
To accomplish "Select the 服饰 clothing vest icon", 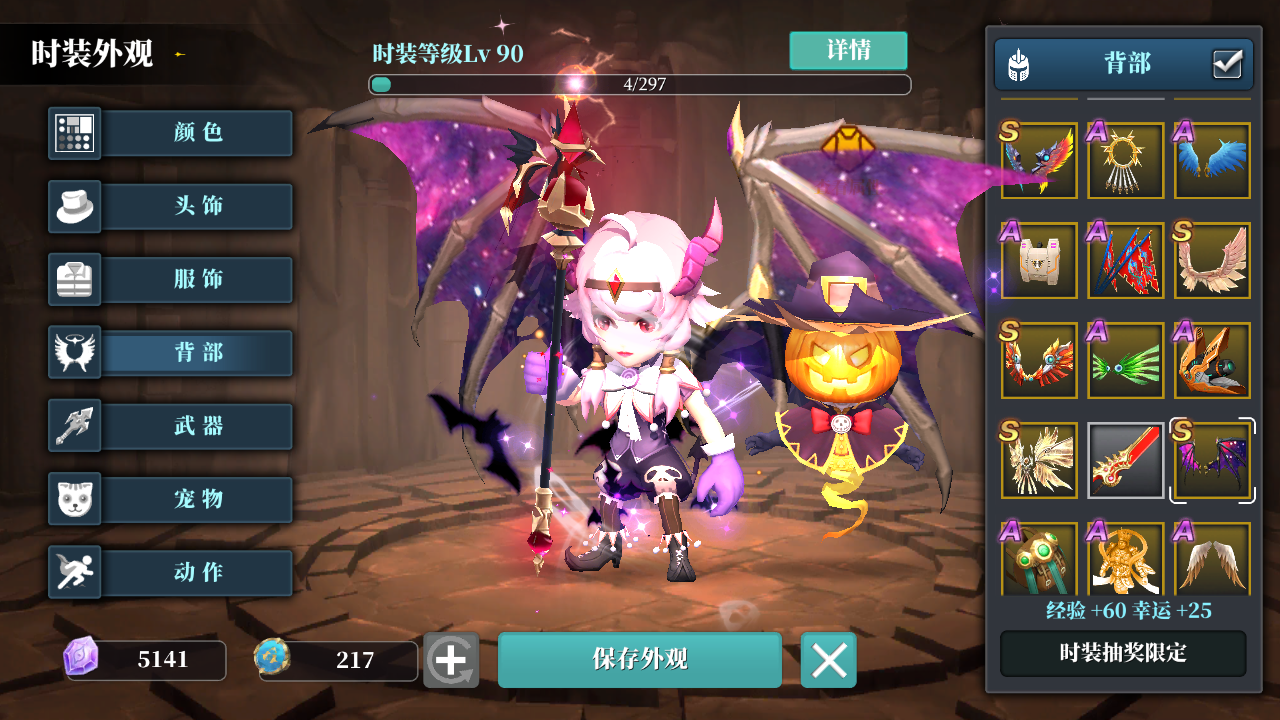I will tap(74, 280).
